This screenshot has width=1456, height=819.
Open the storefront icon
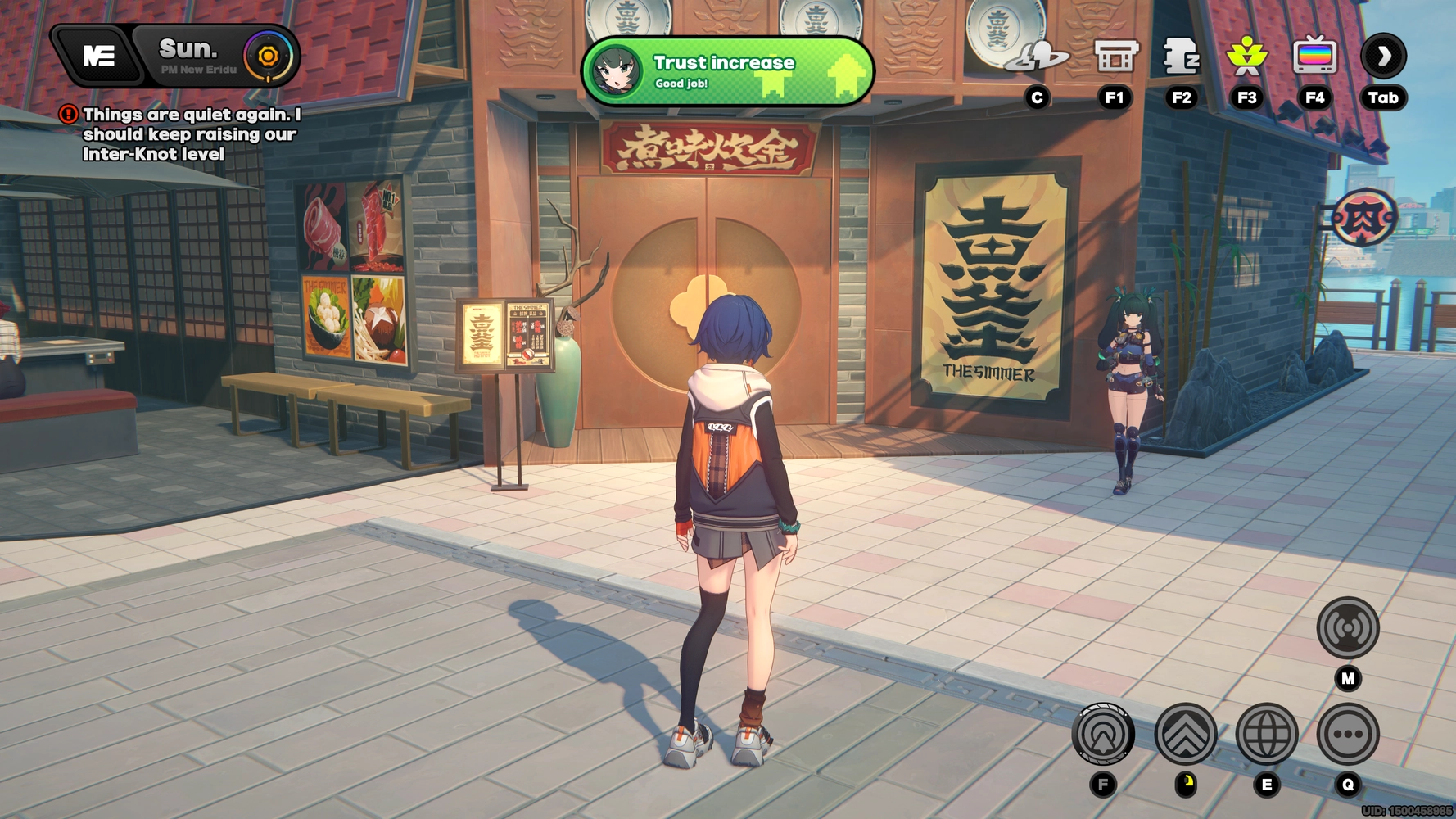[x=1115, y=56]
